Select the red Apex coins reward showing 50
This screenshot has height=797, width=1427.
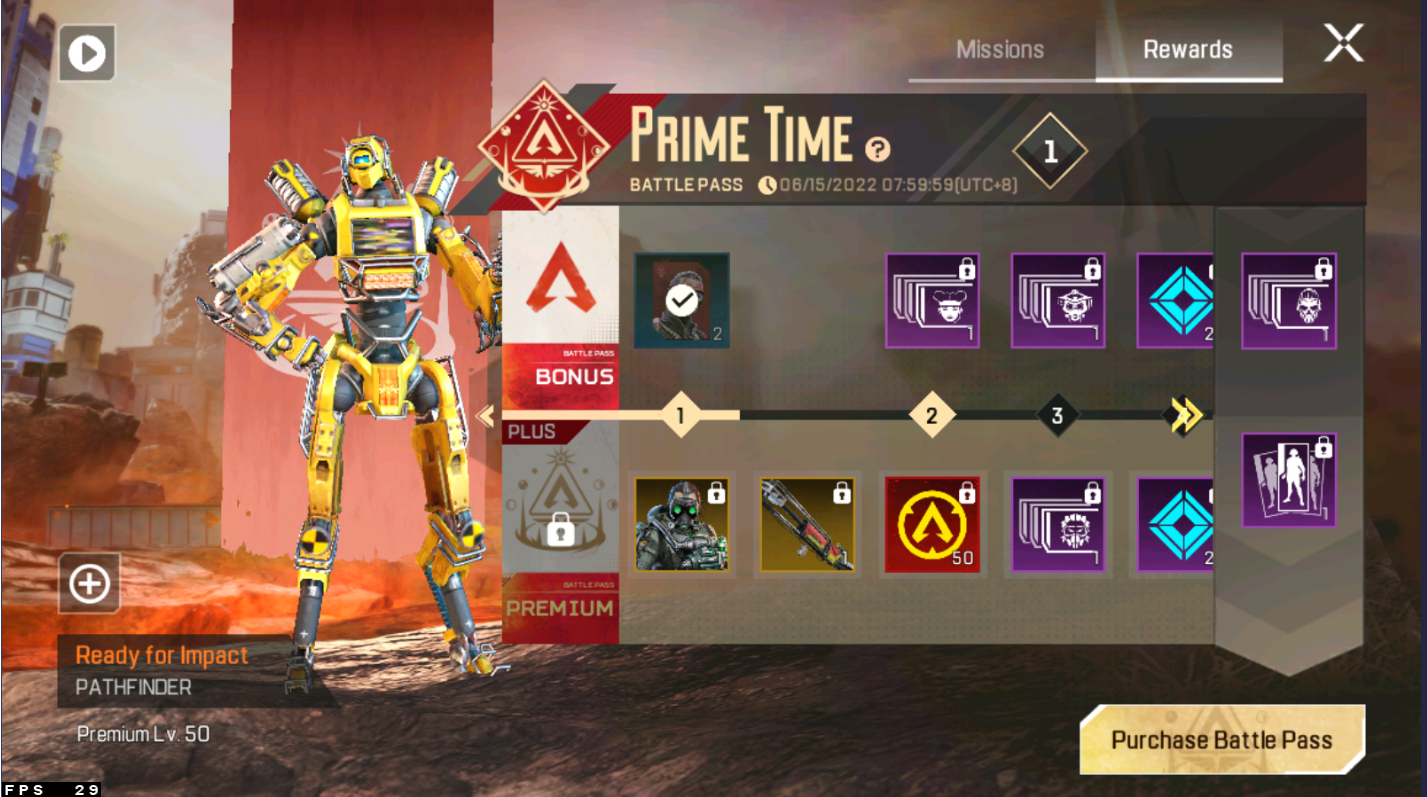[x=931, y=523]
